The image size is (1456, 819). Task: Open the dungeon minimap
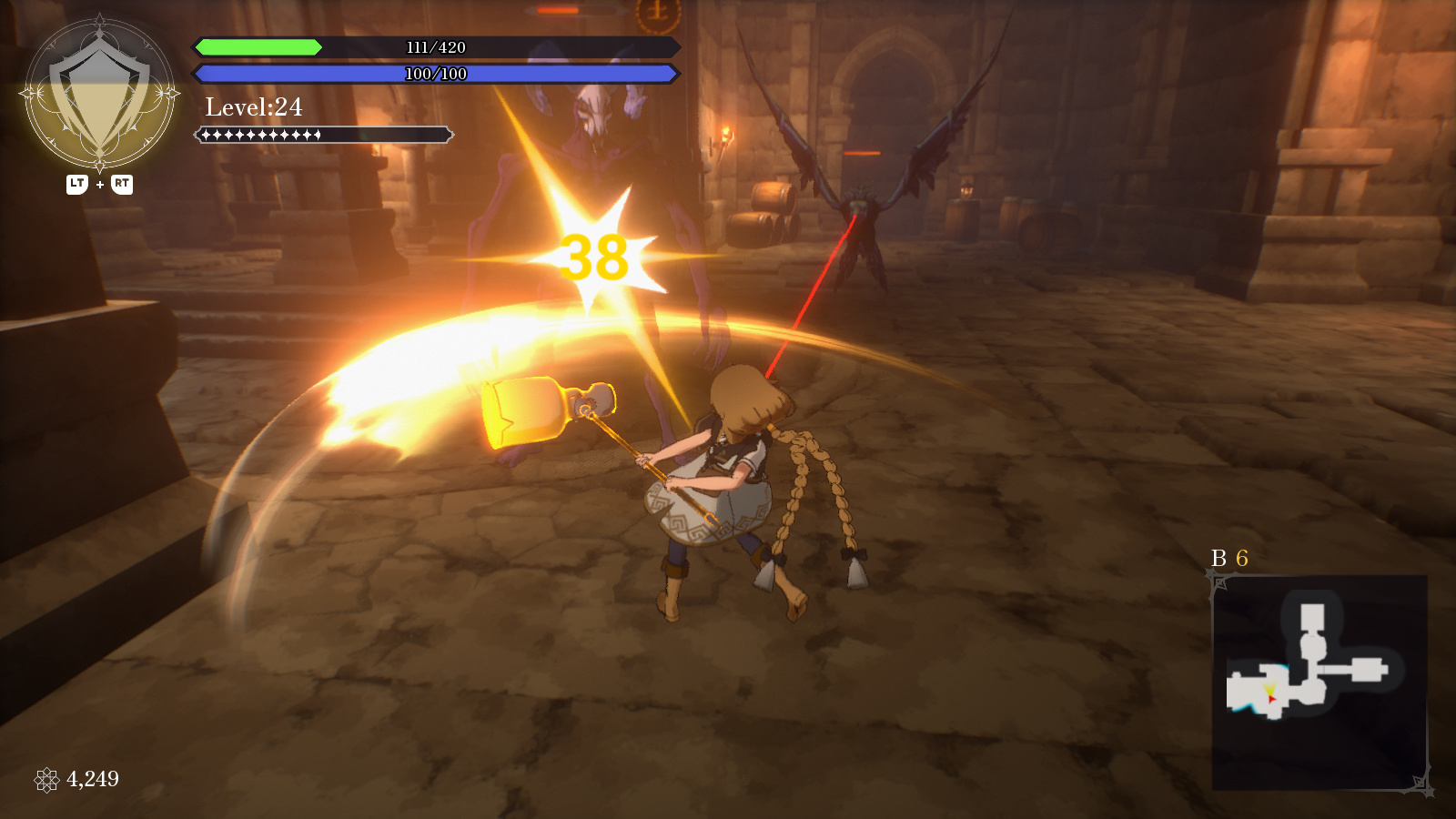(x=1319, y=681)
